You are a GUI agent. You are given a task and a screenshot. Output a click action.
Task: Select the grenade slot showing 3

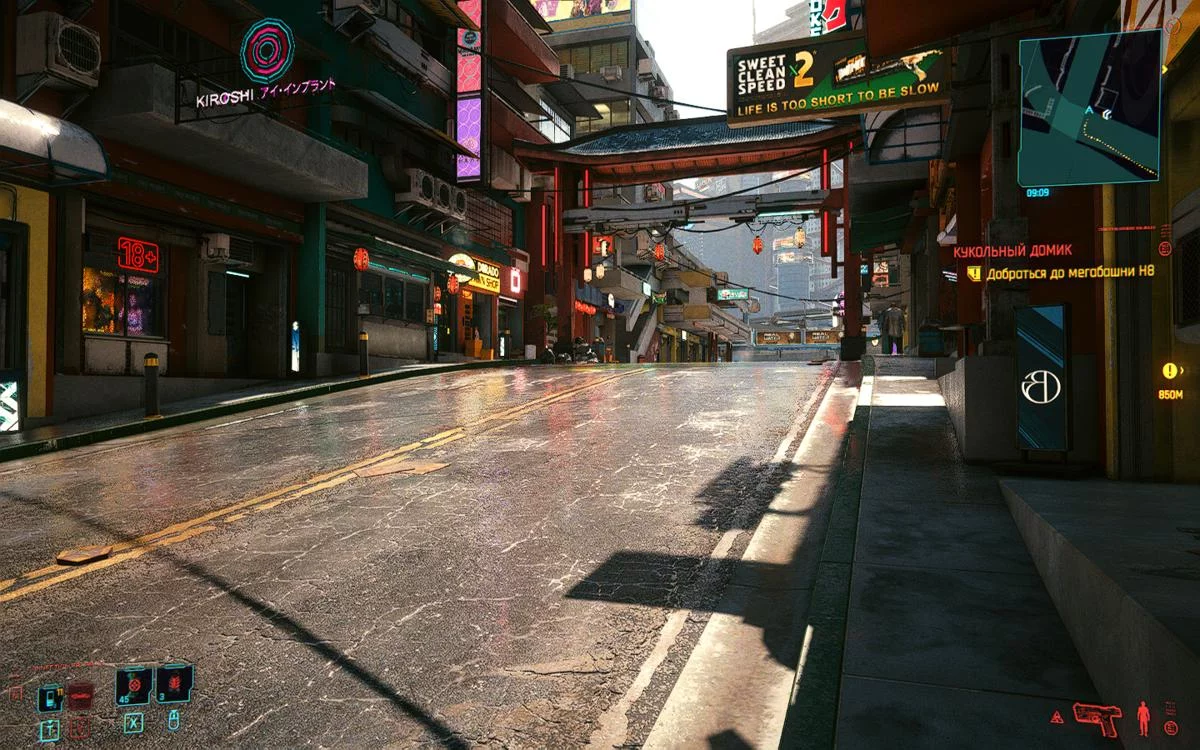pos(174,684)
